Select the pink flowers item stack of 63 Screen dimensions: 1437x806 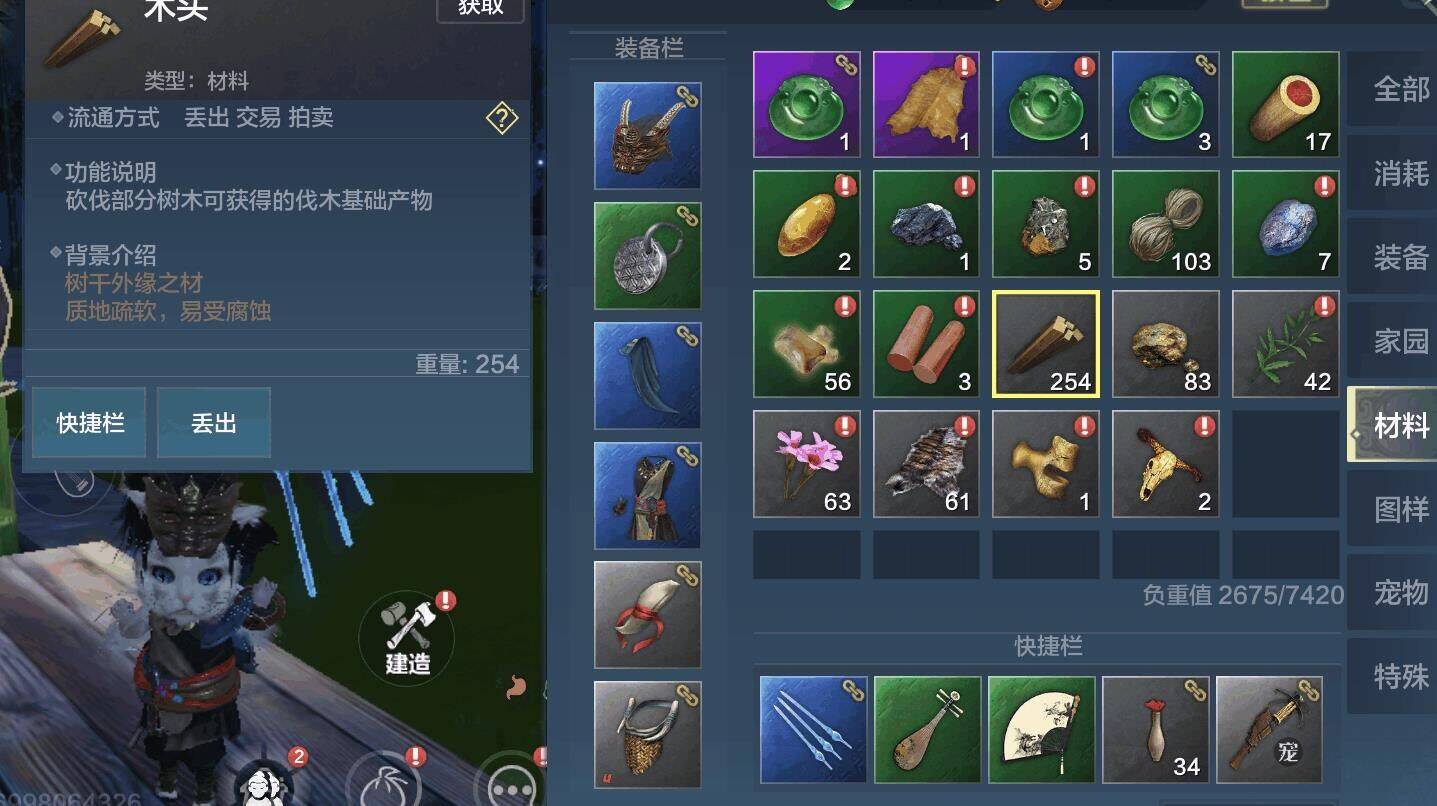click(806, 462)
